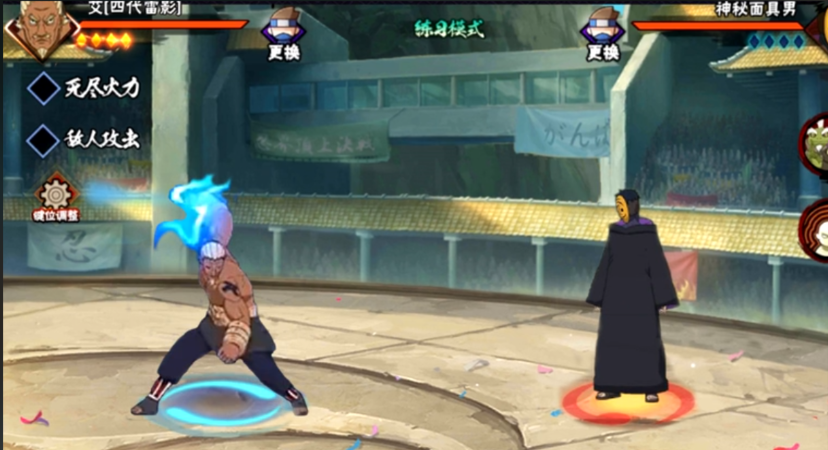828x450 pixels.
Task: Tap the red swirl skill icon
Action: click(814, 230)
